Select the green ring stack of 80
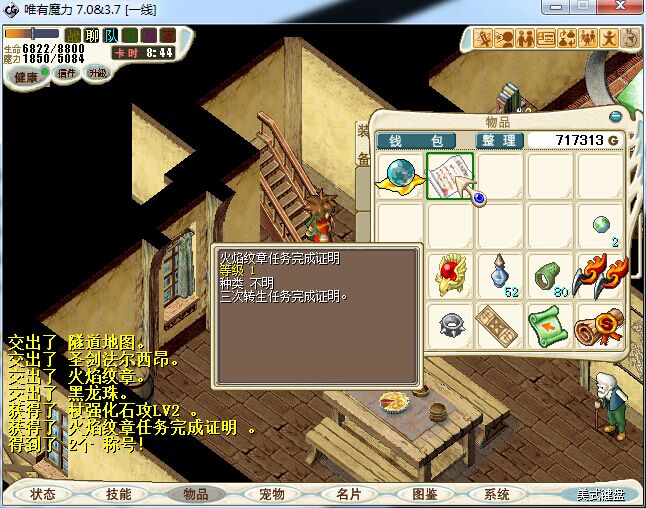This screenshot has height=508, width=646. 550,275
